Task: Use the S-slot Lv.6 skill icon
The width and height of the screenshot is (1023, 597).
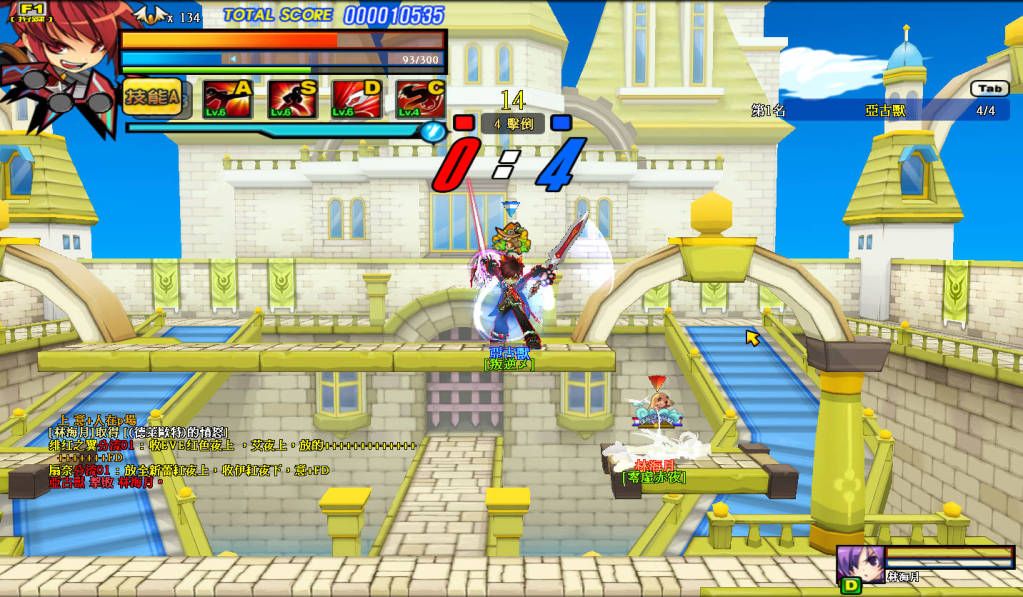Action: click(292, 98)
